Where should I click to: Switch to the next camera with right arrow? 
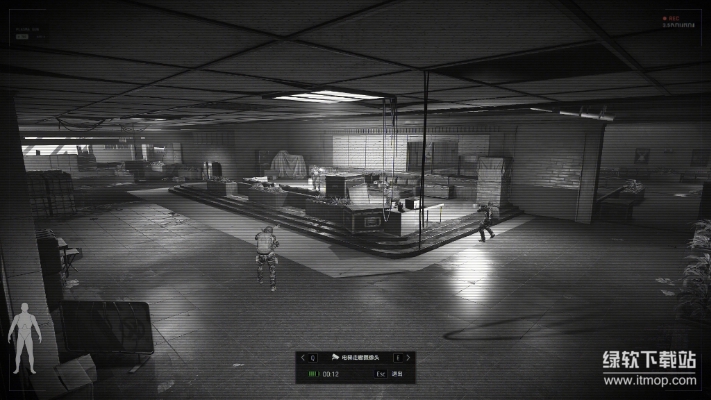click(x=409, y=357)
